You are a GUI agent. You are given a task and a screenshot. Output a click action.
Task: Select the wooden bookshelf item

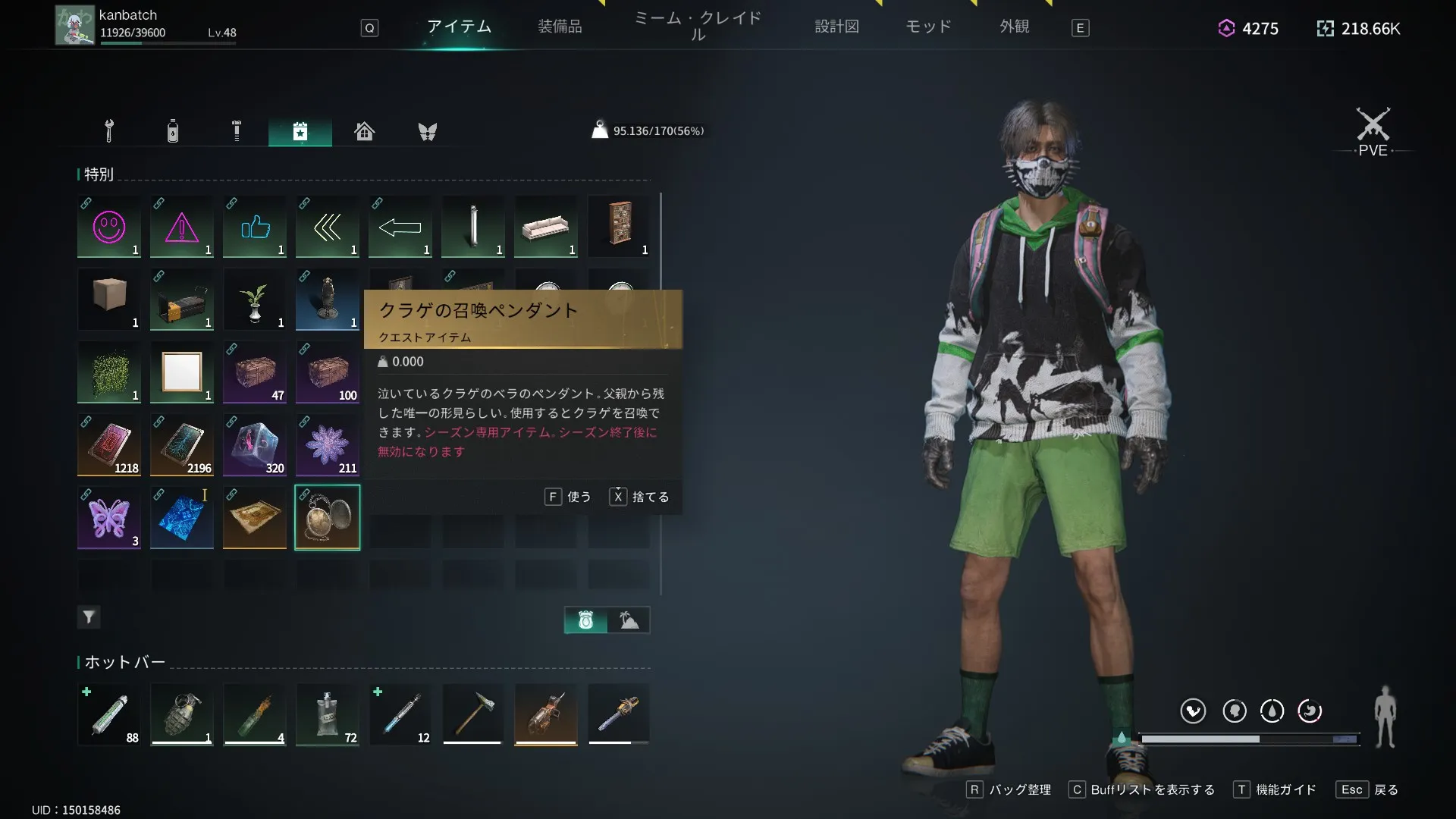619,224
